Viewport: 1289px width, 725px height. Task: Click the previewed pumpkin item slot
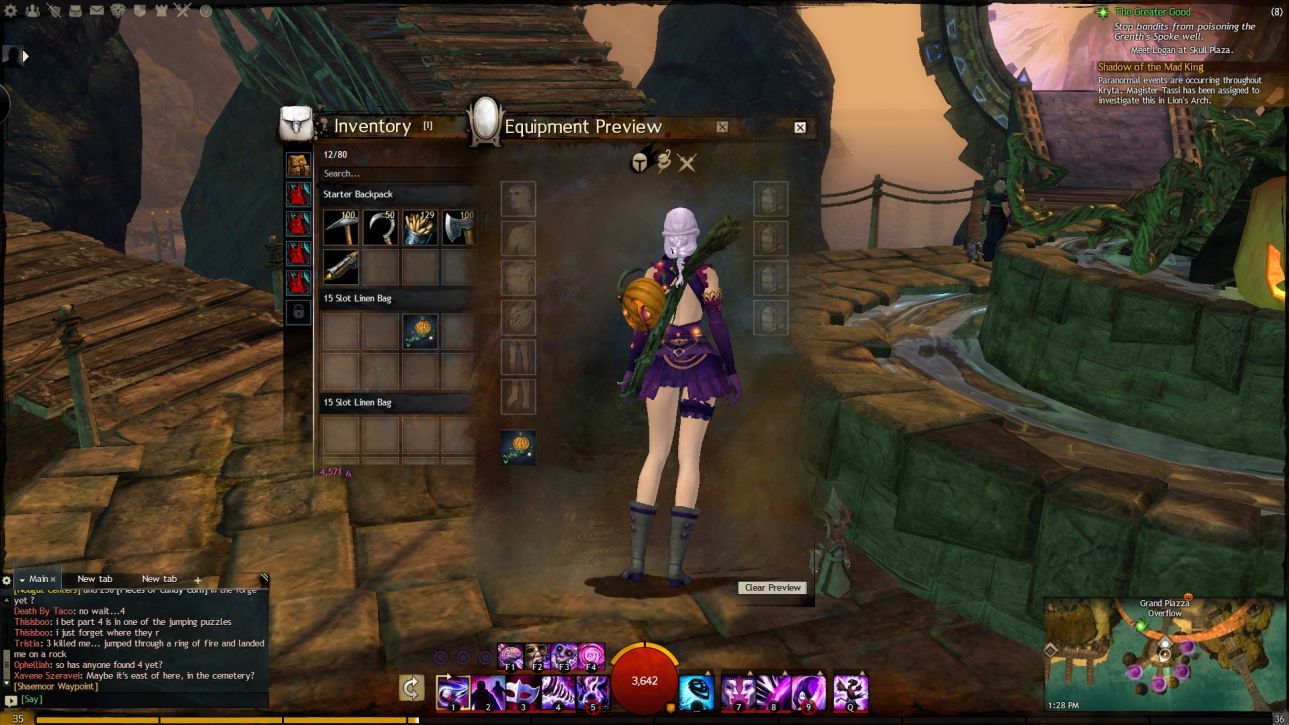[518, 447]
